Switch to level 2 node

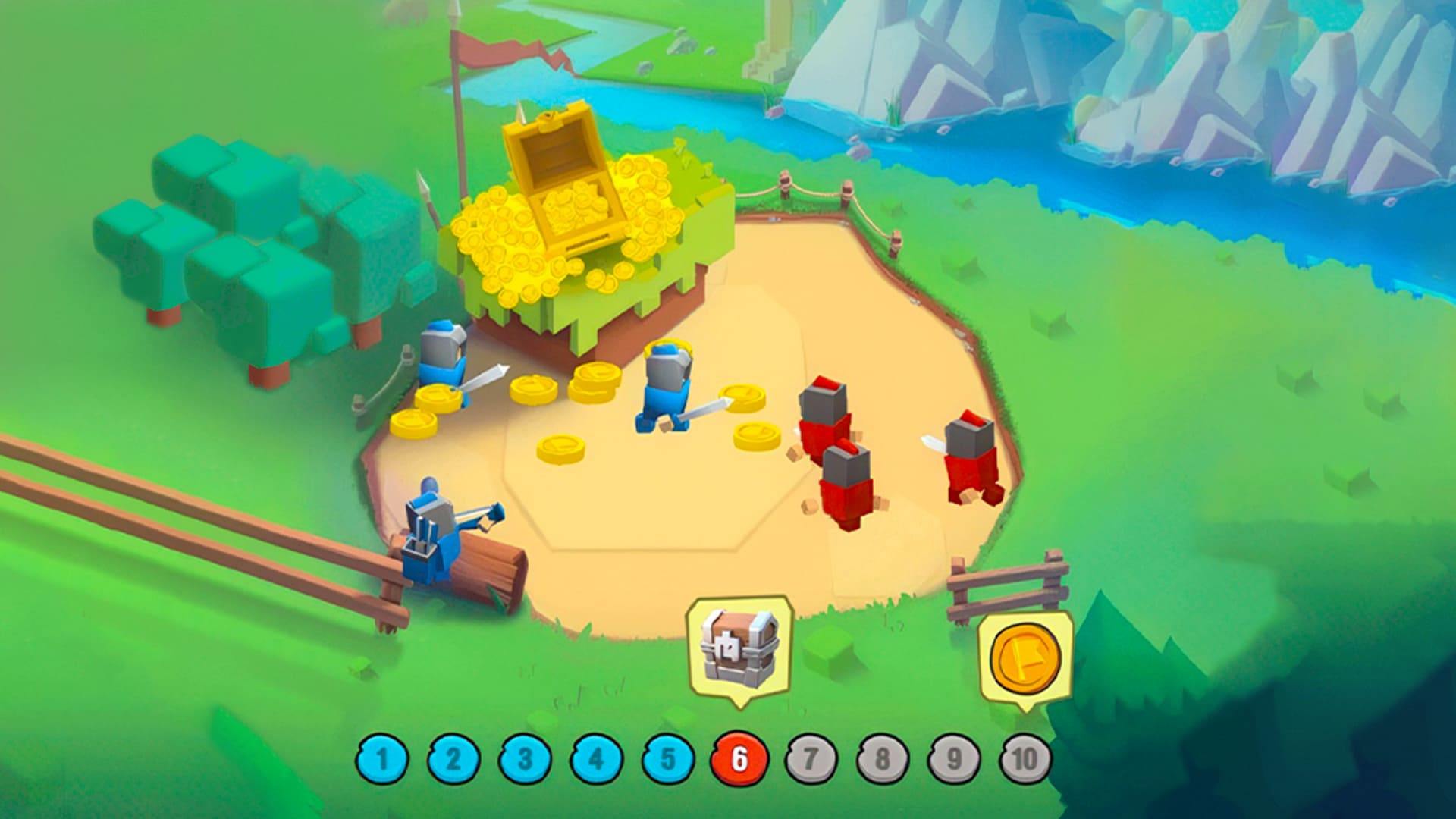coord(453,757)
